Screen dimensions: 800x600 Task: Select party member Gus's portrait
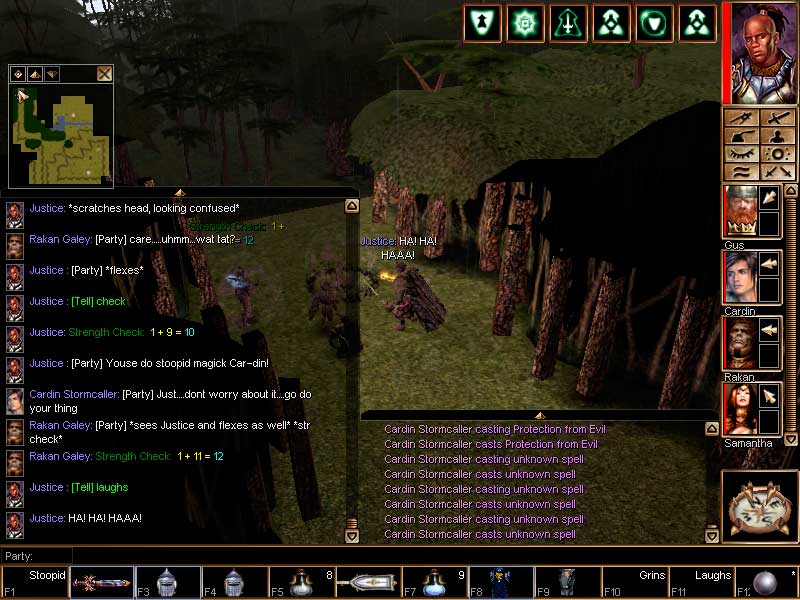pos(740,211)
